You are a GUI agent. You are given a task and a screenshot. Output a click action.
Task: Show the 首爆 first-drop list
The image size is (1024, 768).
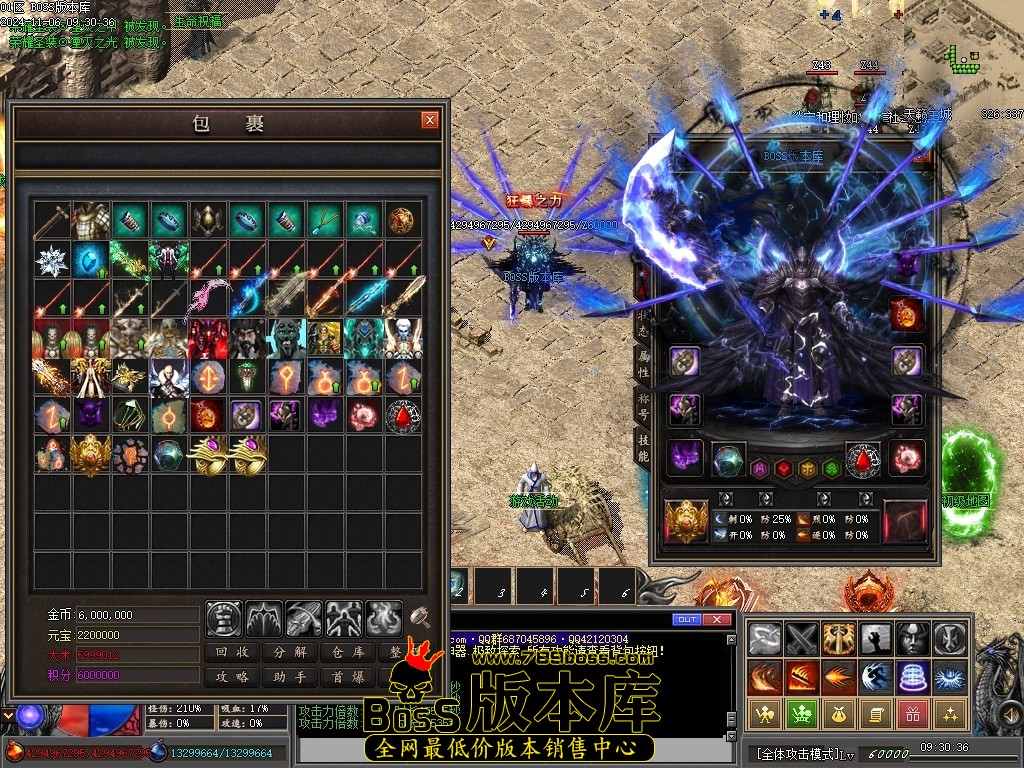click(346, 677)
